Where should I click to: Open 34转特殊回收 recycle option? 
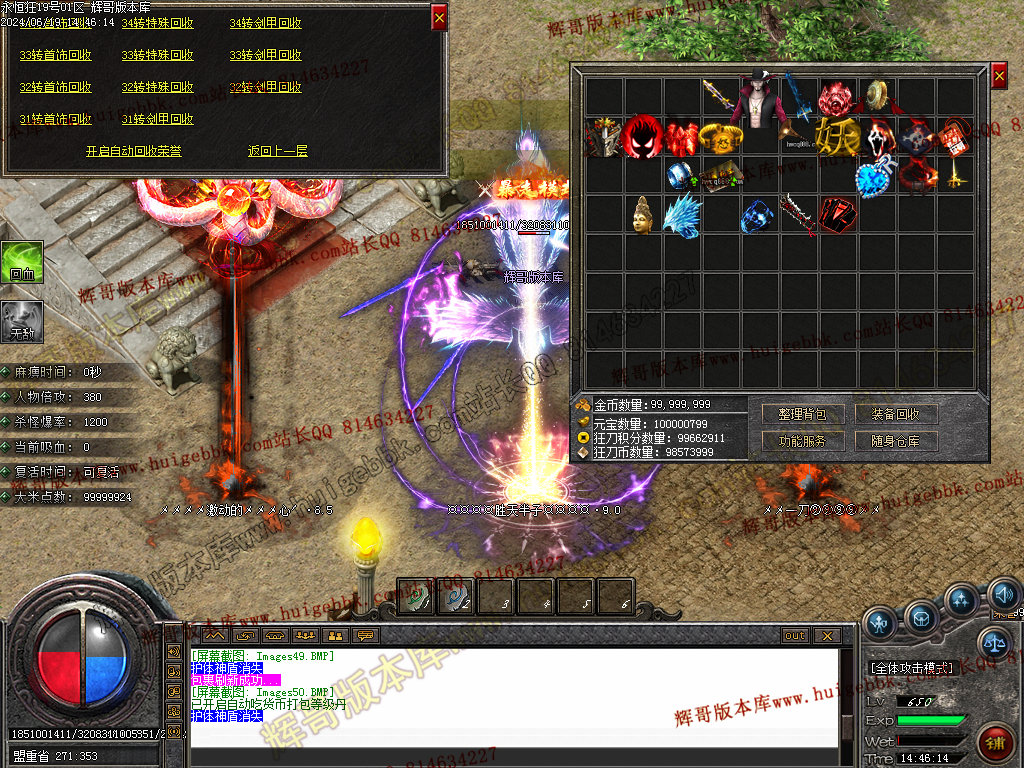(158, 23)
